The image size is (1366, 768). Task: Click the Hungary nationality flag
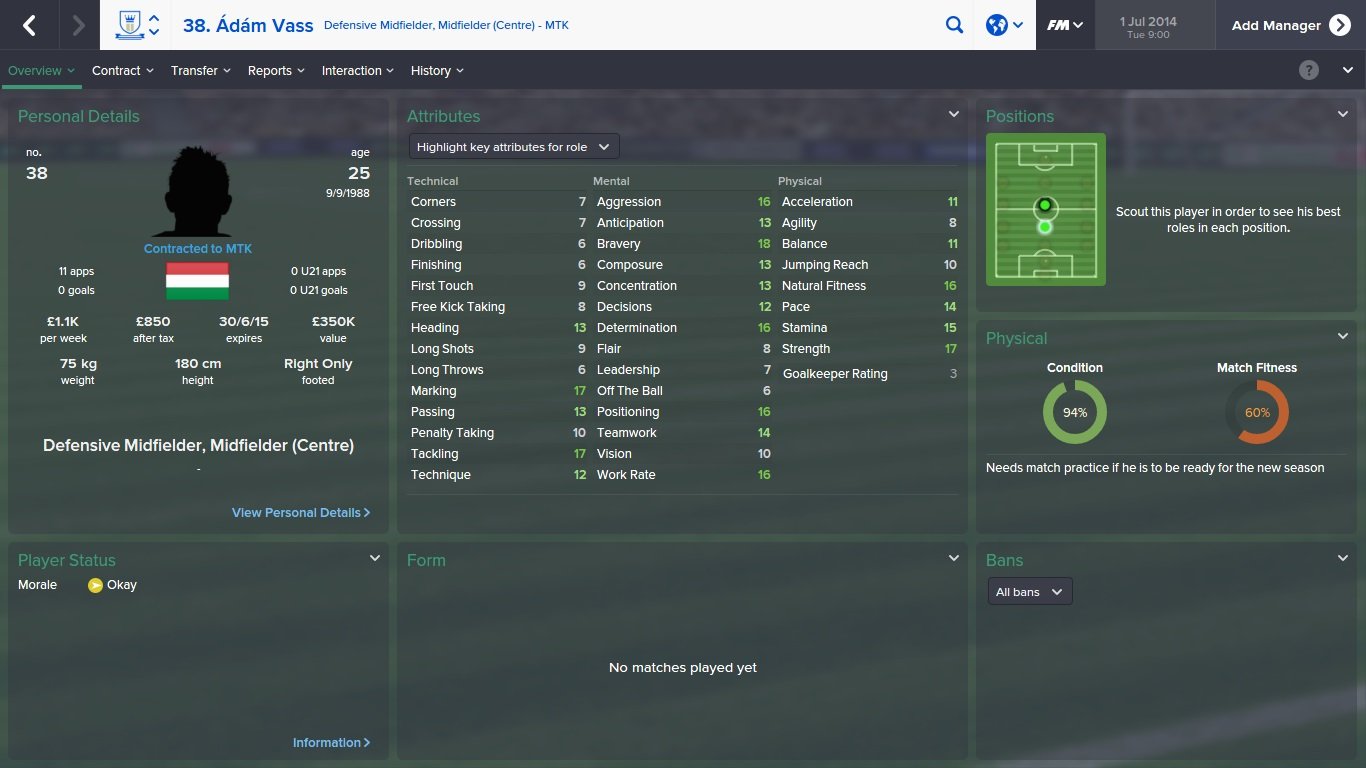point(197,280)
